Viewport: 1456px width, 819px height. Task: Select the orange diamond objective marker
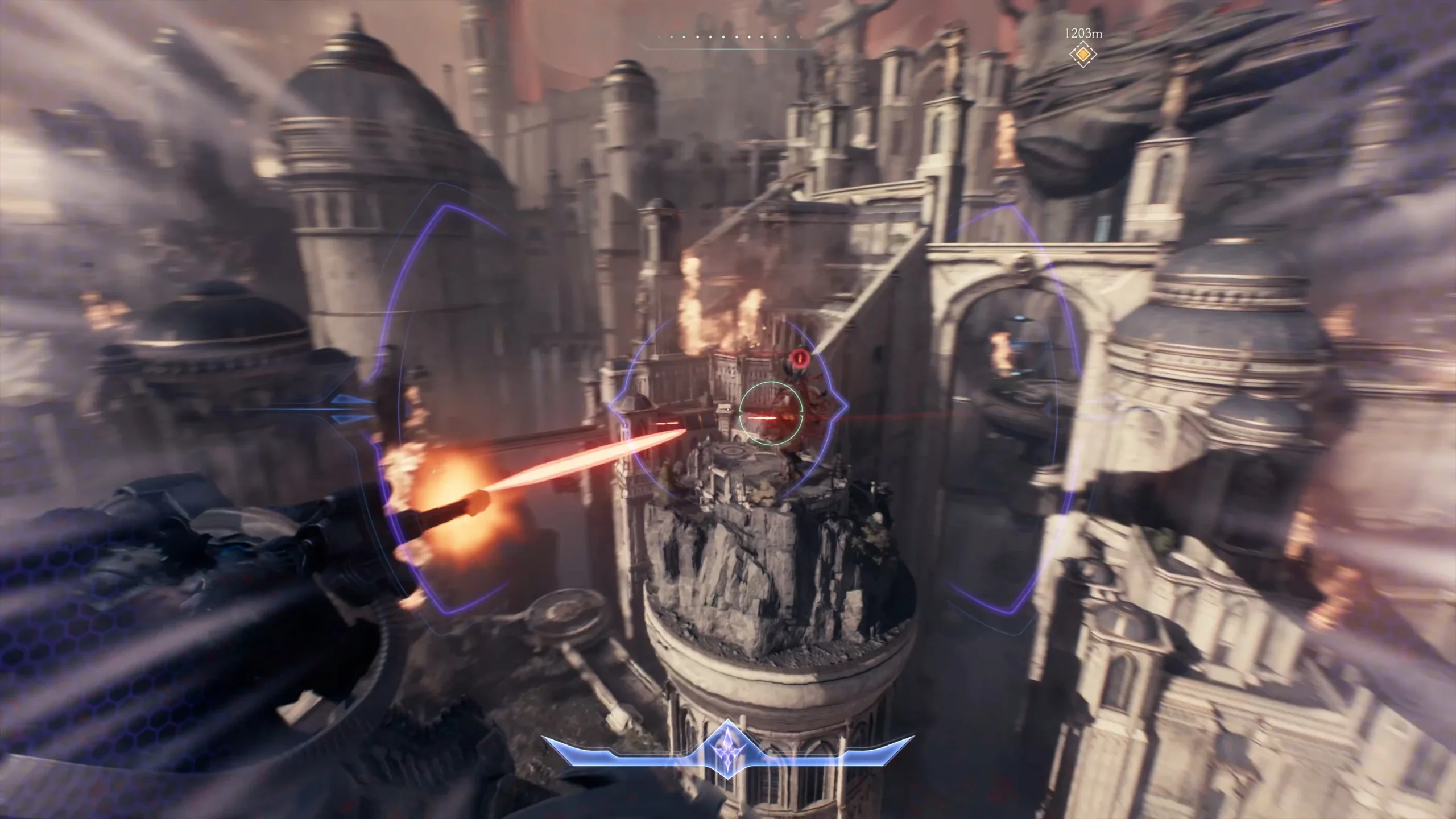coord(1083,55)
